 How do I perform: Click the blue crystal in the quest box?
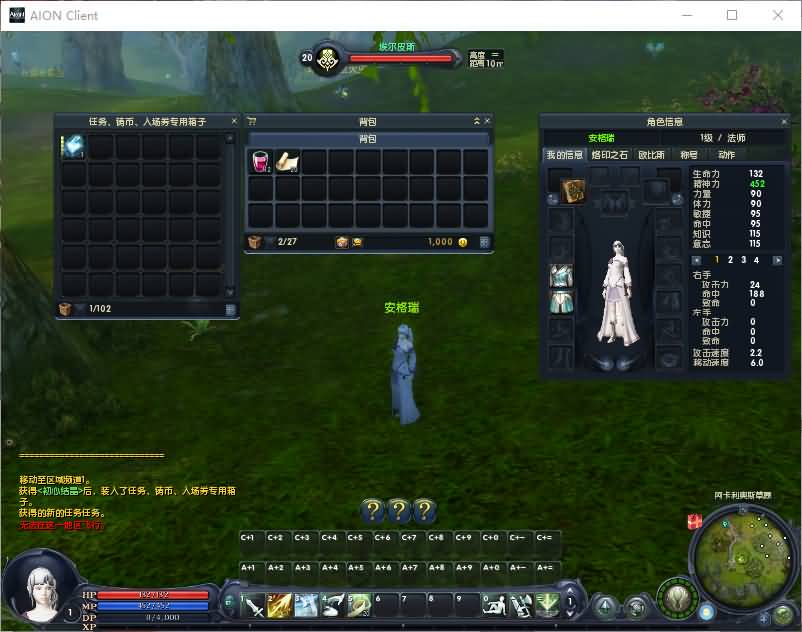[74, 147]
